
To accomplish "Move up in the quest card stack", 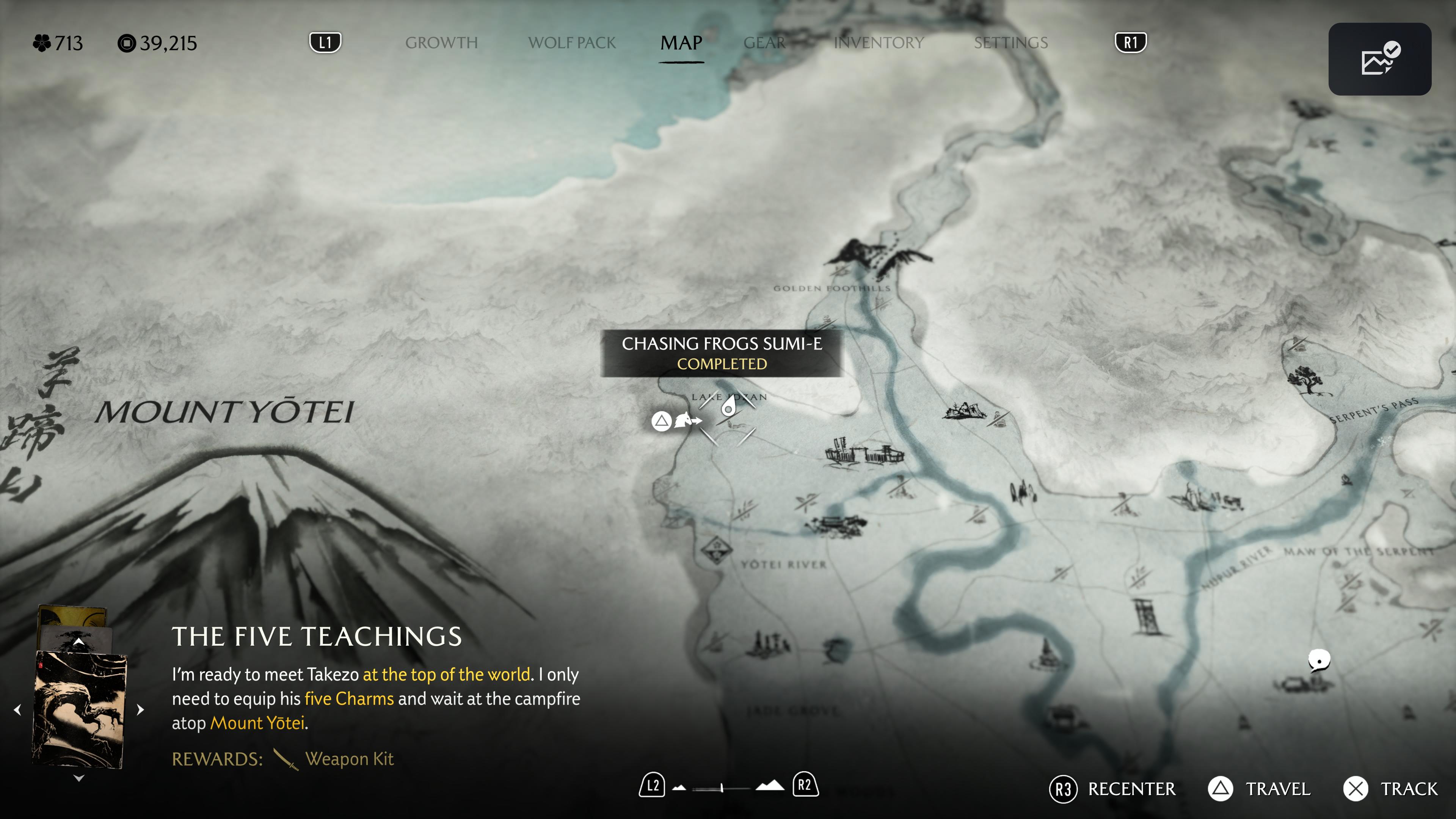I will (x=79, y=642).
